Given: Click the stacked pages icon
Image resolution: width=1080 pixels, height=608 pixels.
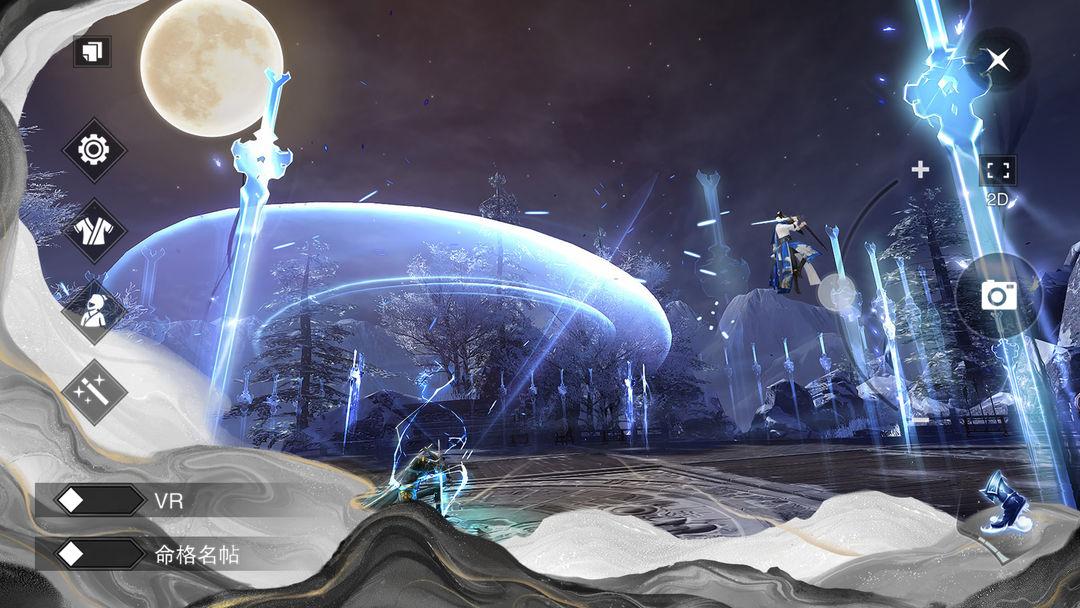Looking at the screenshot, I should pyautogui.click(x=92, y=52).
